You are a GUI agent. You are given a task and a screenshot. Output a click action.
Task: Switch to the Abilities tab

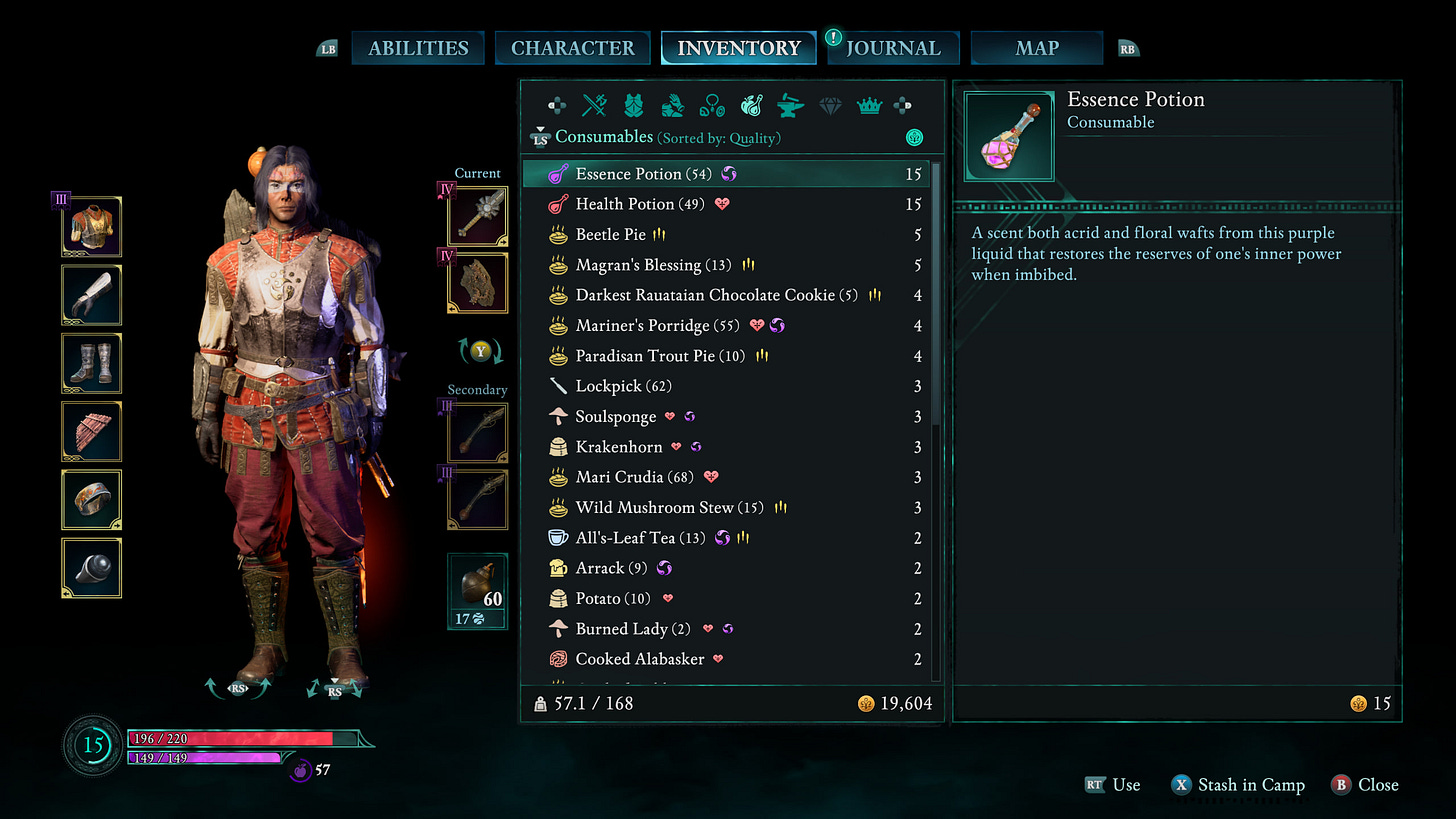point(417,48)
